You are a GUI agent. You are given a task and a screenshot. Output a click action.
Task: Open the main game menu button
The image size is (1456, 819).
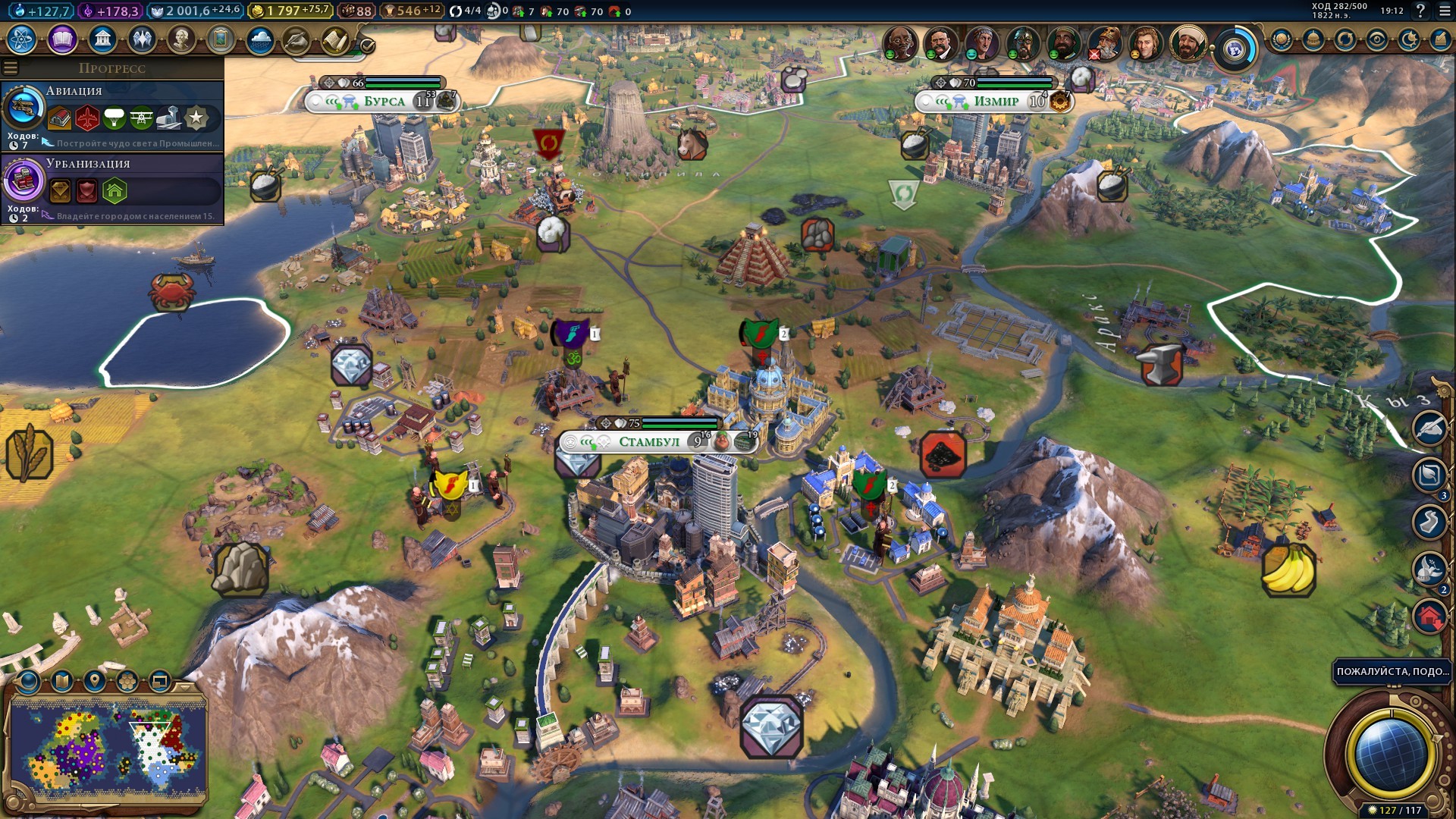[1444, 11]
